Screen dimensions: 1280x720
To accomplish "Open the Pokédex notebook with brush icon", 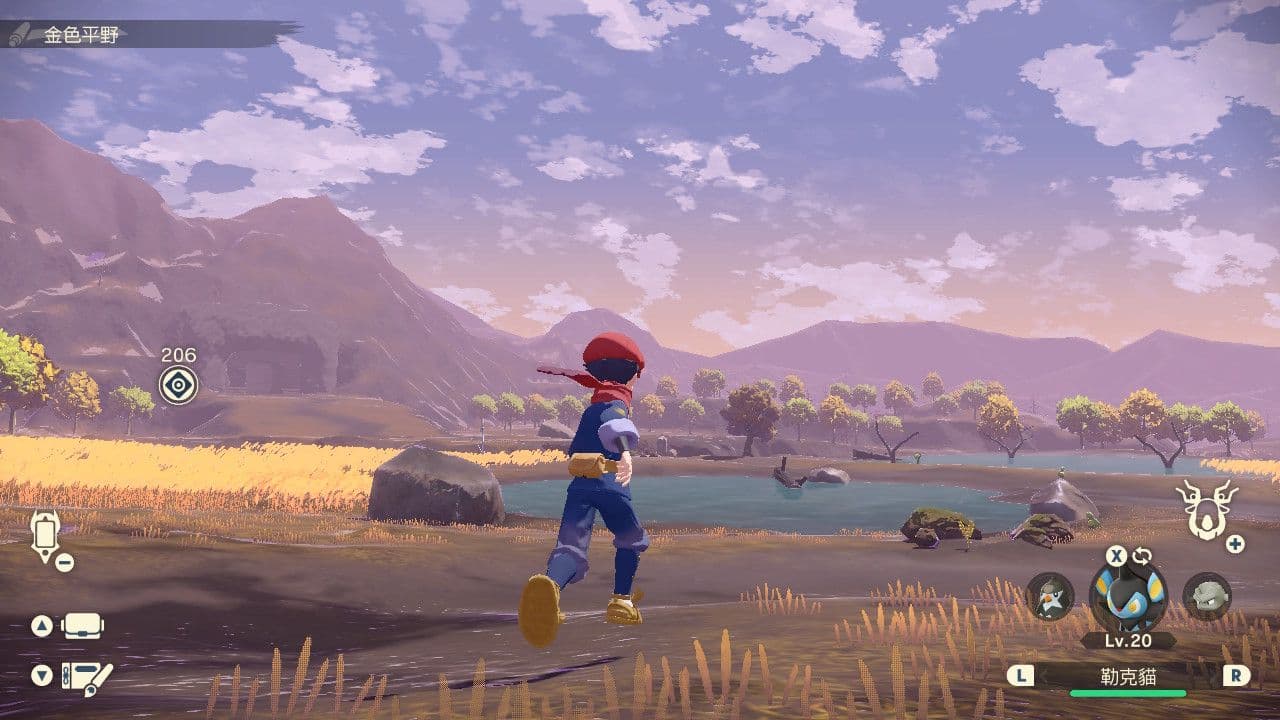I will click(x=86, y=677).
